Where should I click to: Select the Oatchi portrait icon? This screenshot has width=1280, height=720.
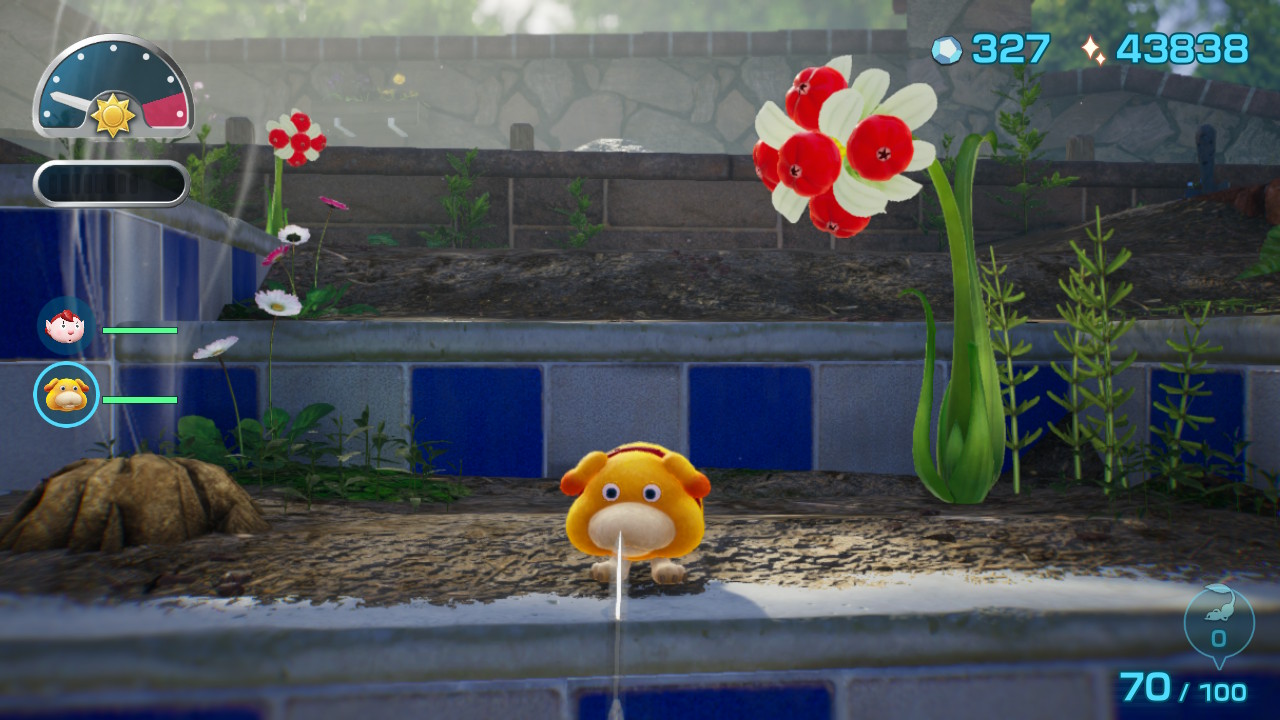[x=66, y=395]
